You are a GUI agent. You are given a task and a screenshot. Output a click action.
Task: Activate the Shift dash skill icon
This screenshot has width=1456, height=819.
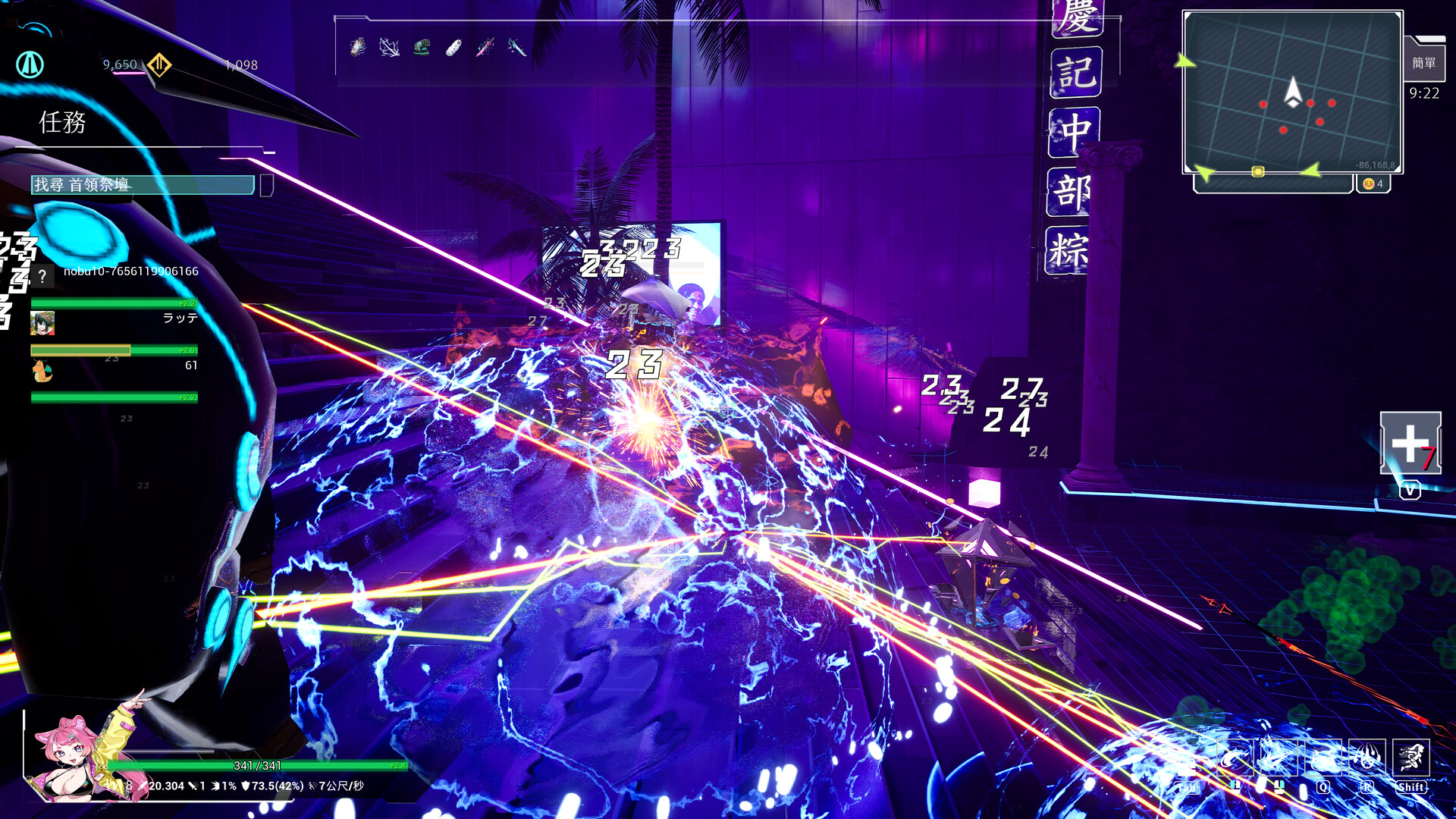[x=1410, y=757]
